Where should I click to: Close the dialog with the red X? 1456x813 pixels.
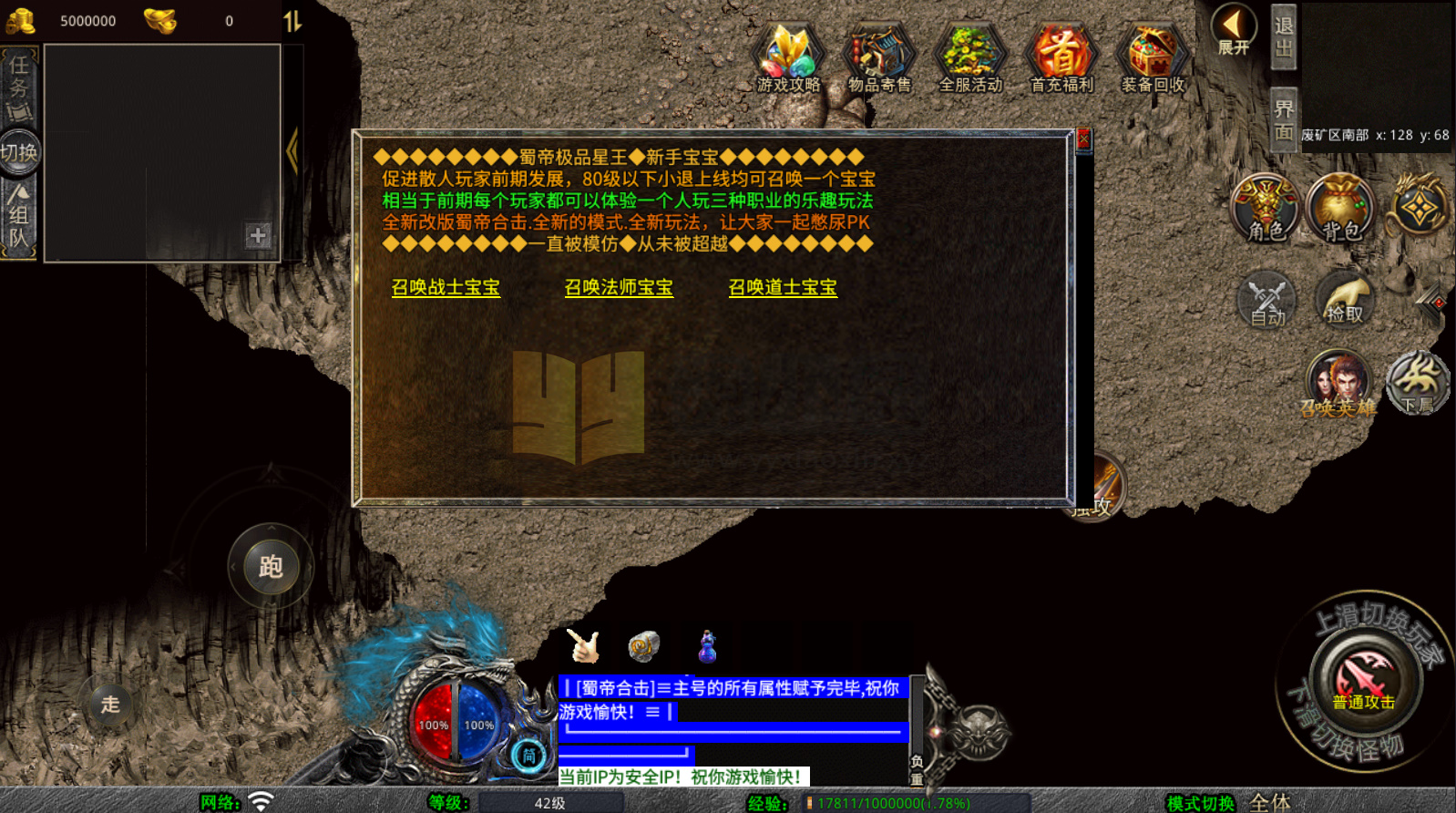(1083, 139)
